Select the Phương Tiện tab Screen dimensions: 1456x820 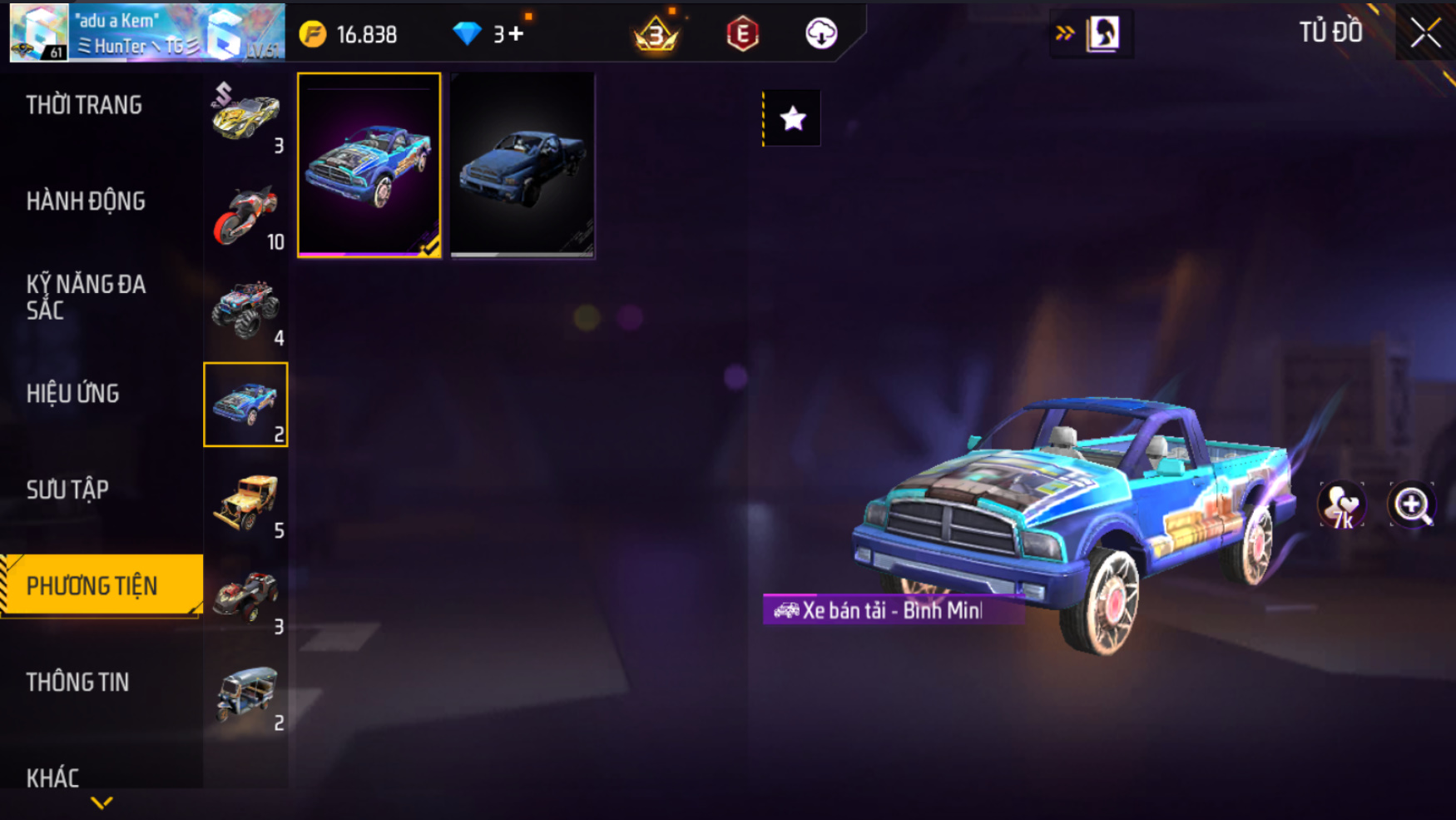pos(92,586)
